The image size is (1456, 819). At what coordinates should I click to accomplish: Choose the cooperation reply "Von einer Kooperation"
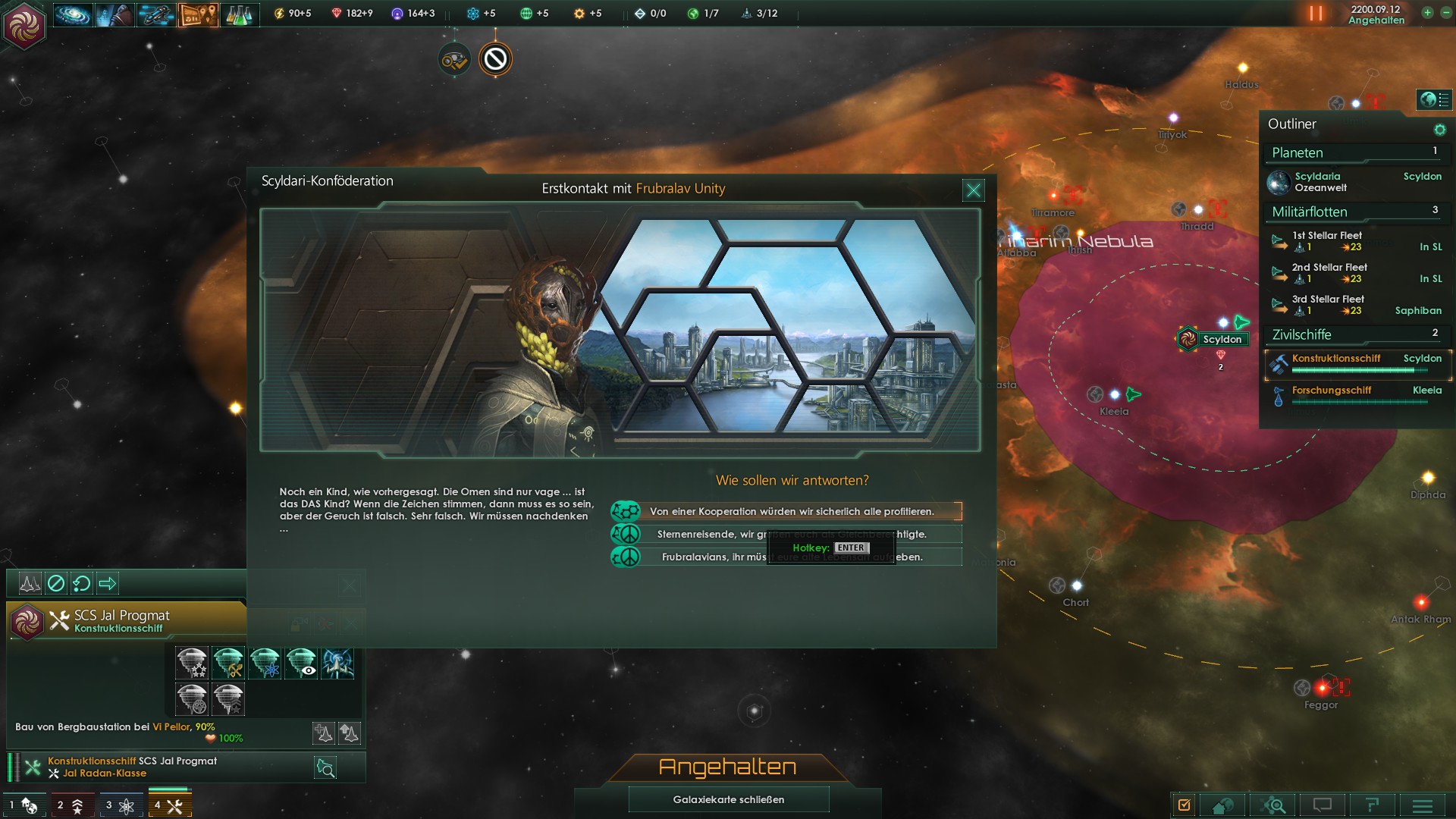(791, 511)
